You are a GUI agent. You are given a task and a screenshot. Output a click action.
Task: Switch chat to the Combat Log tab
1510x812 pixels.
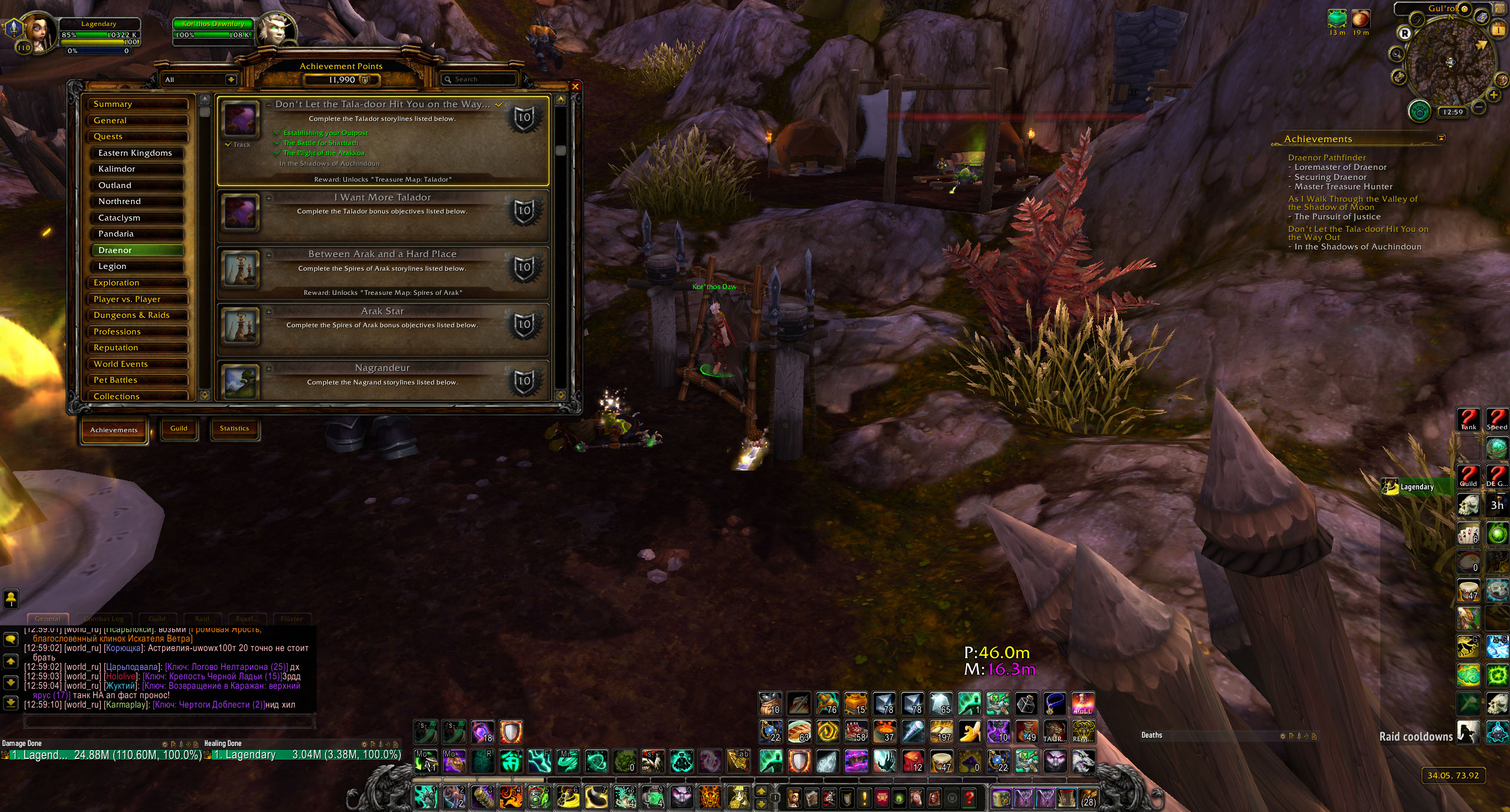(x=104, y=619)
